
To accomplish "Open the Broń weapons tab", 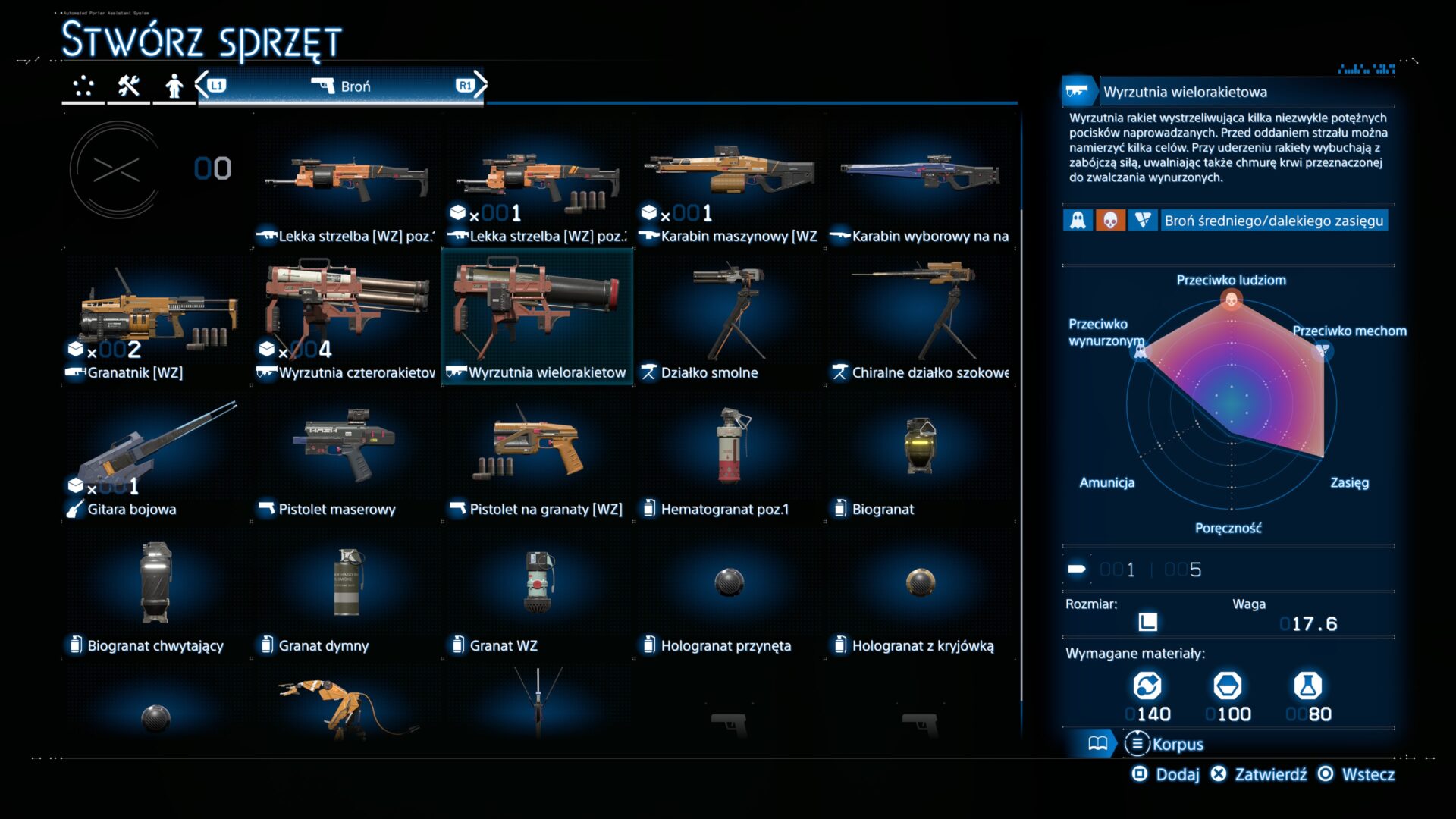I will click(341, 86).
